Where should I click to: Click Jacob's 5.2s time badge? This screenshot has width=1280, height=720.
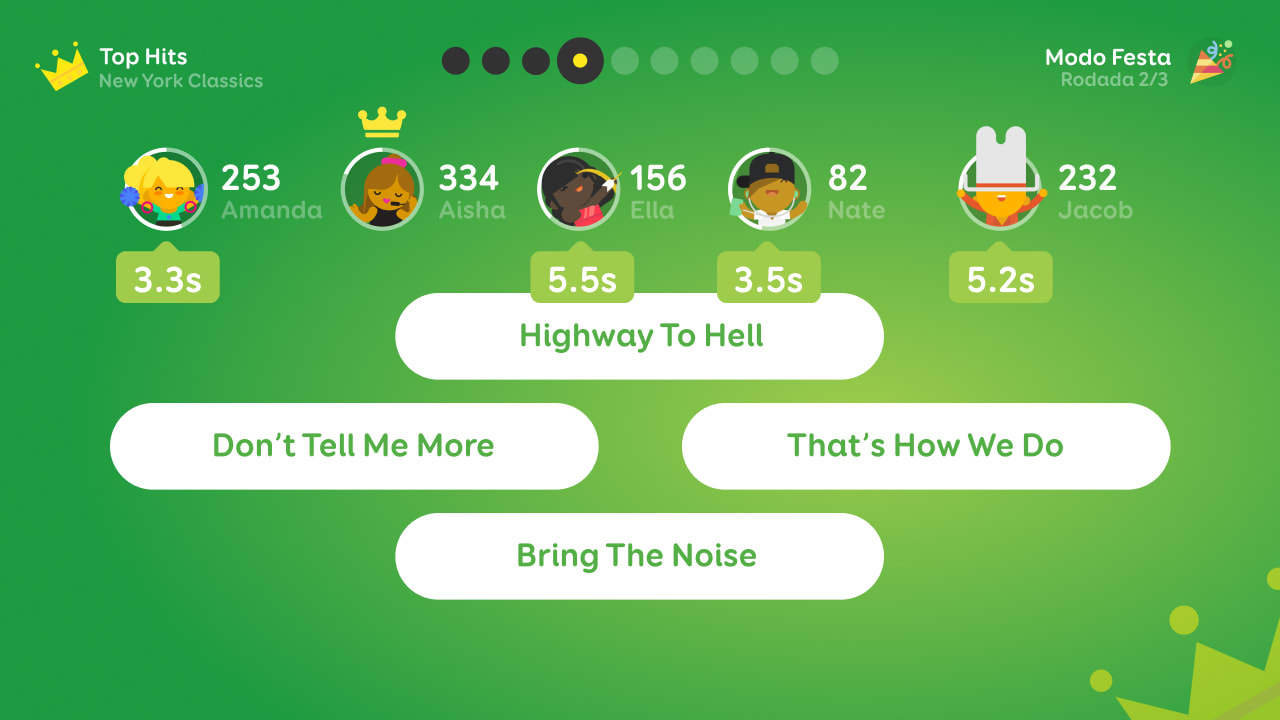pos(1001,277)
